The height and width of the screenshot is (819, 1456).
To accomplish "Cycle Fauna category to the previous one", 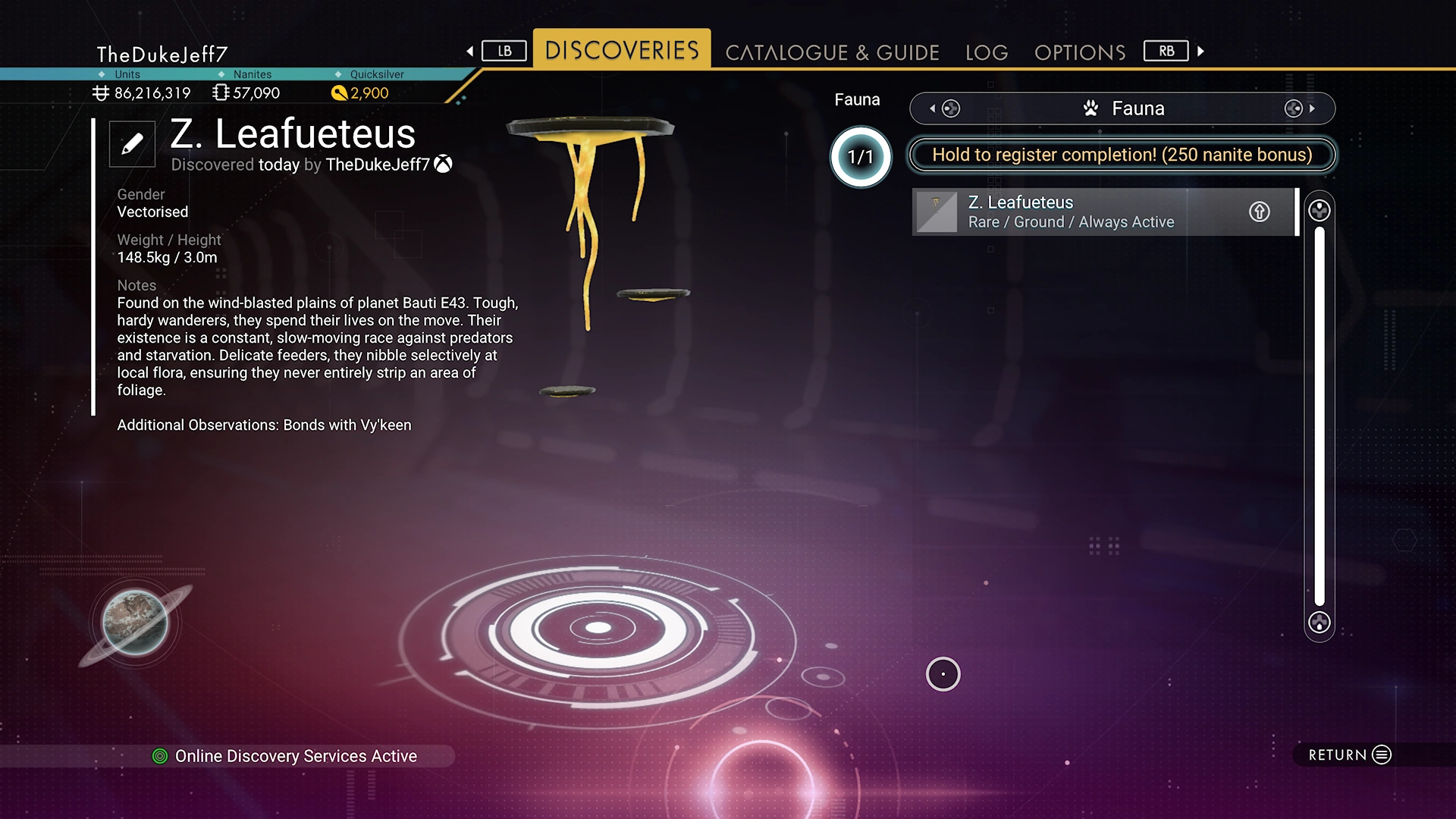I will (943, 108).
